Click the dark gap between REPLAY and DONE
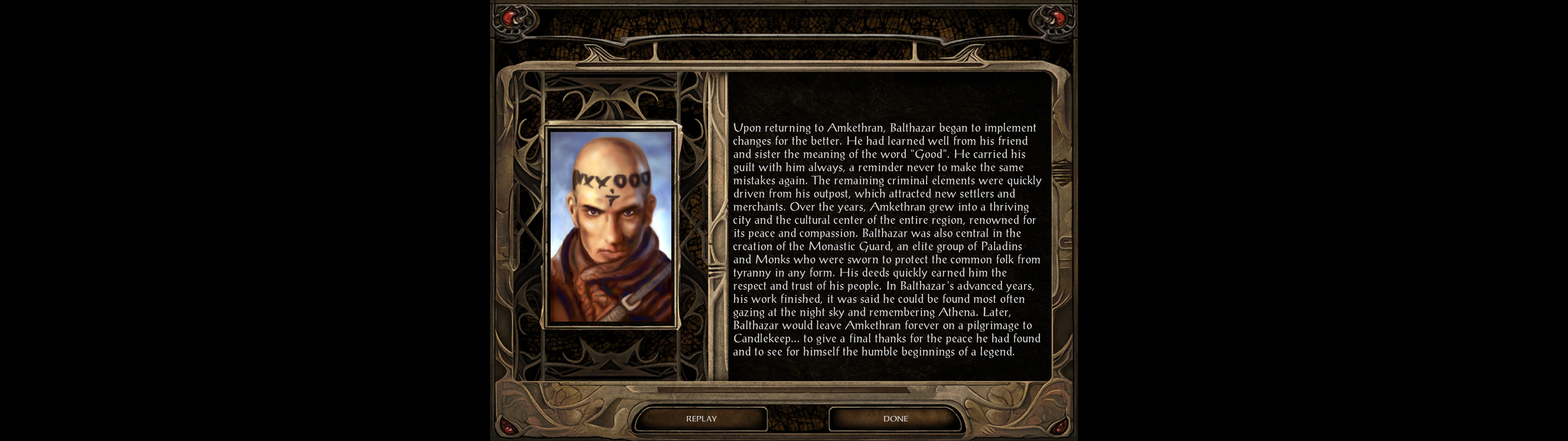The width and height of the screenshot is (1568, 441). [x=797, y=418]
